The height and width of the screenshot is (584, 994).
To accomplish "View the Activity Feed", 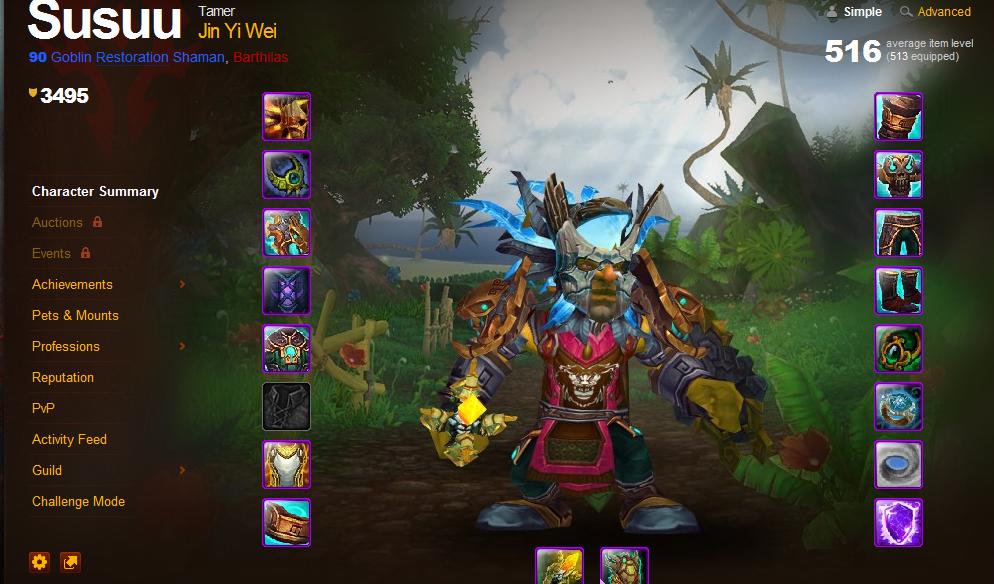I will [x=69, y=439].
